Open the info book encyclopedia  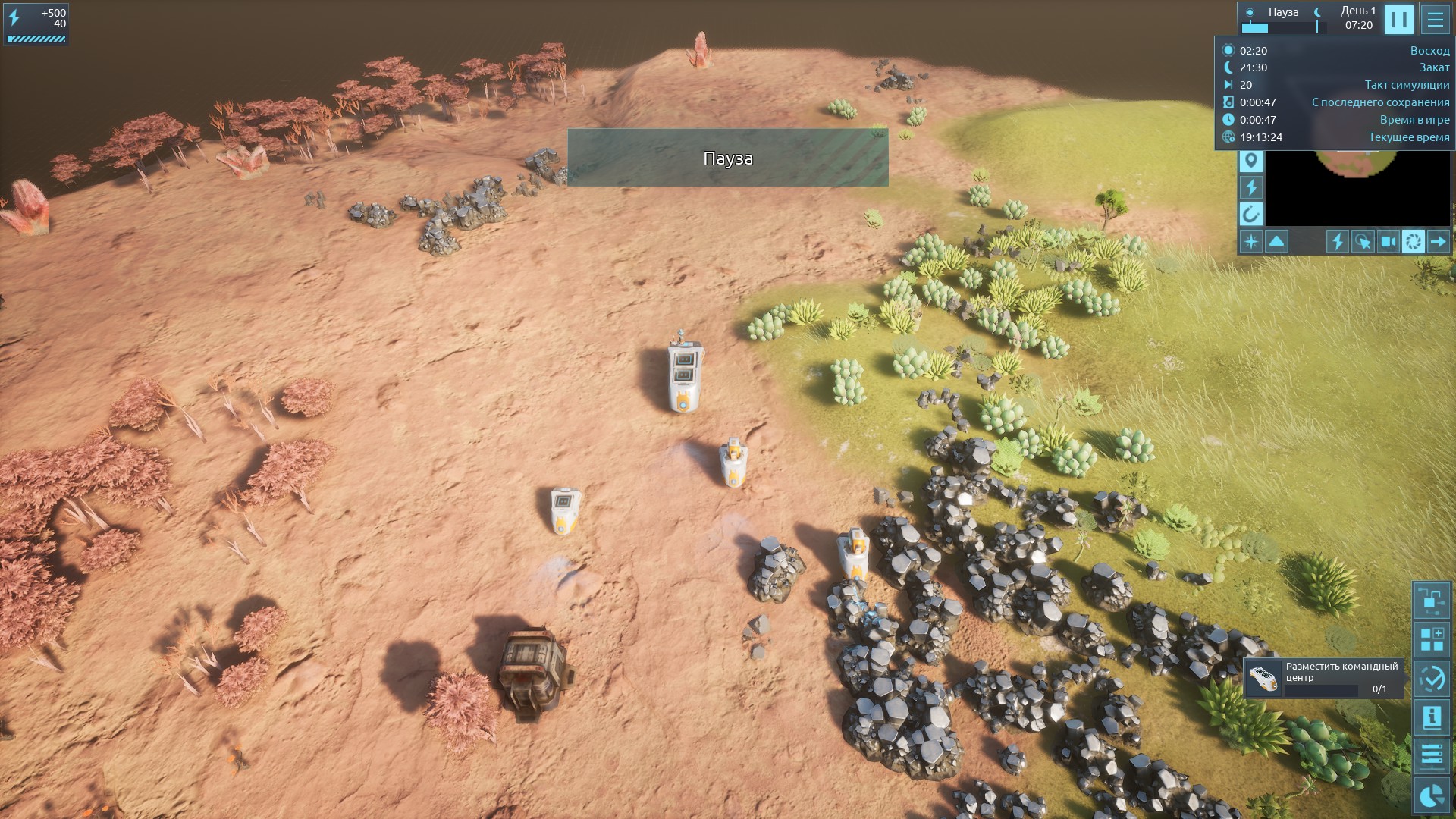click(x=1432, y=717)
